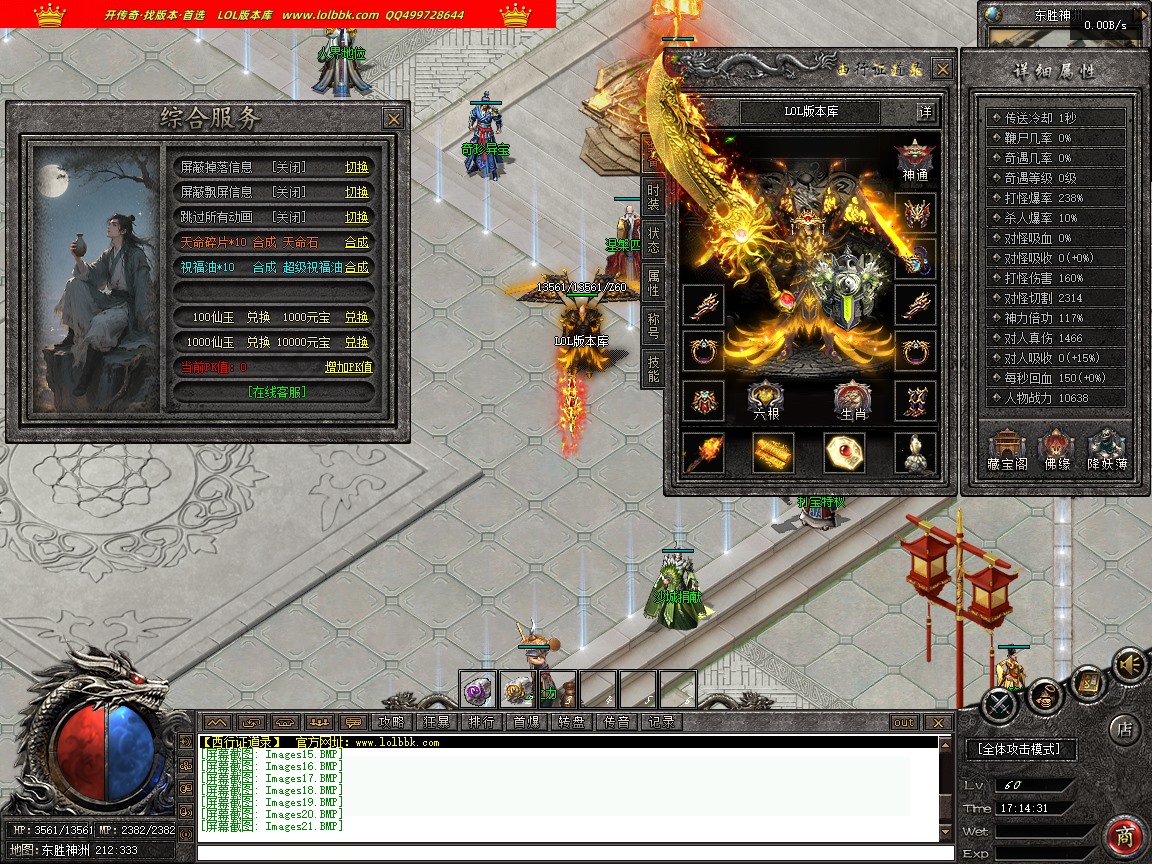Select the 称号 title tab

click(653, 324)
